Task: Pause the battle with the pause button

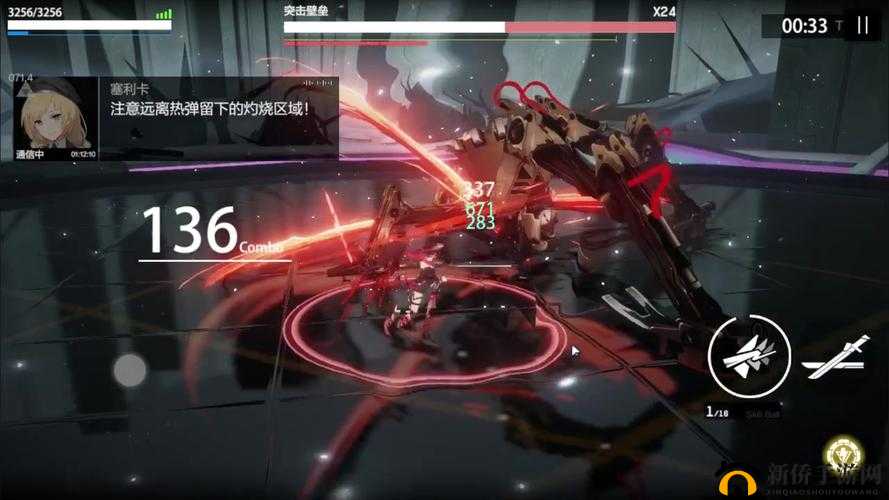Action: pos(862,26)
